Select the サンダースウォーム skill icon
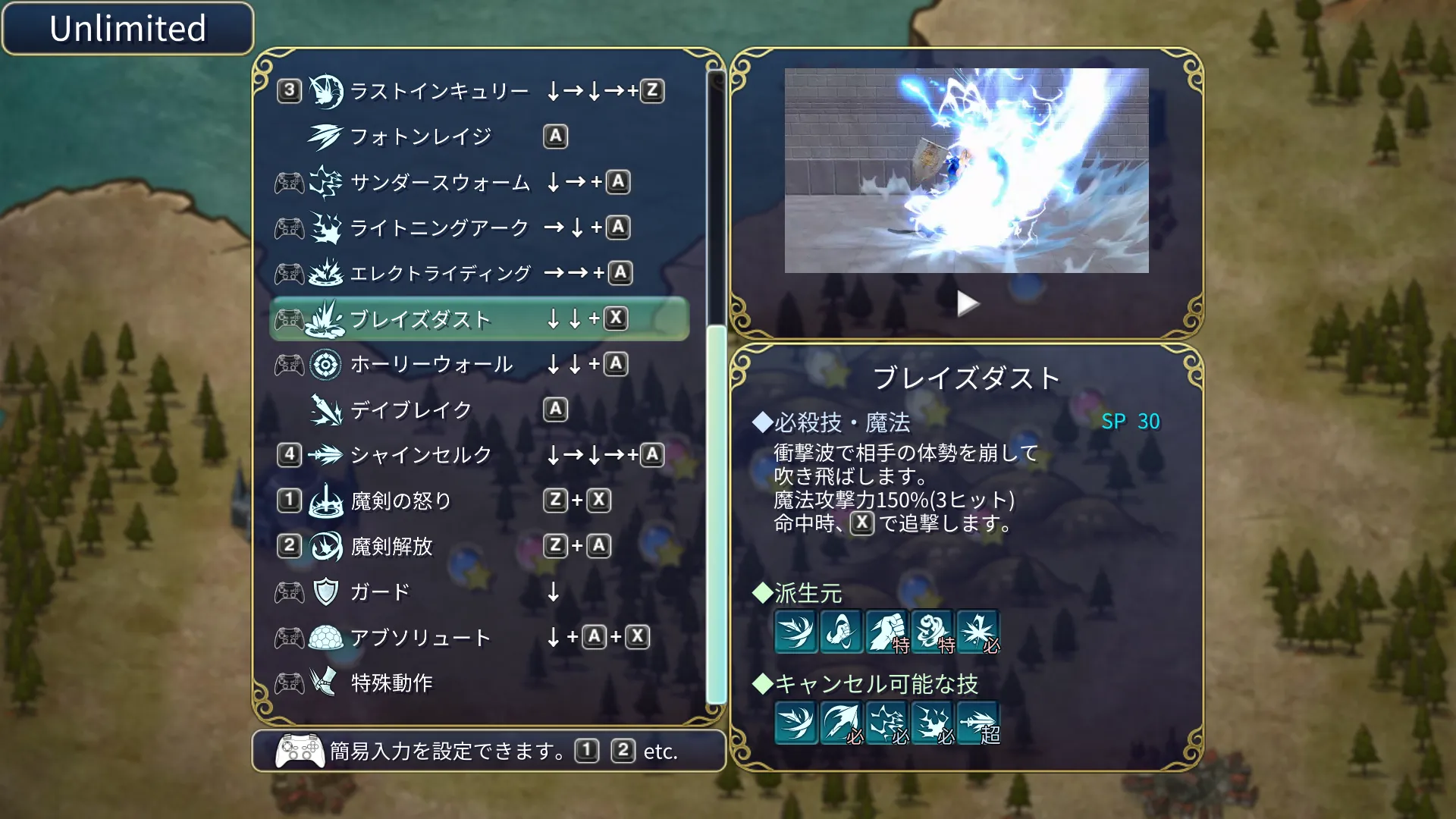1456x819 pixels. [325, 182]
